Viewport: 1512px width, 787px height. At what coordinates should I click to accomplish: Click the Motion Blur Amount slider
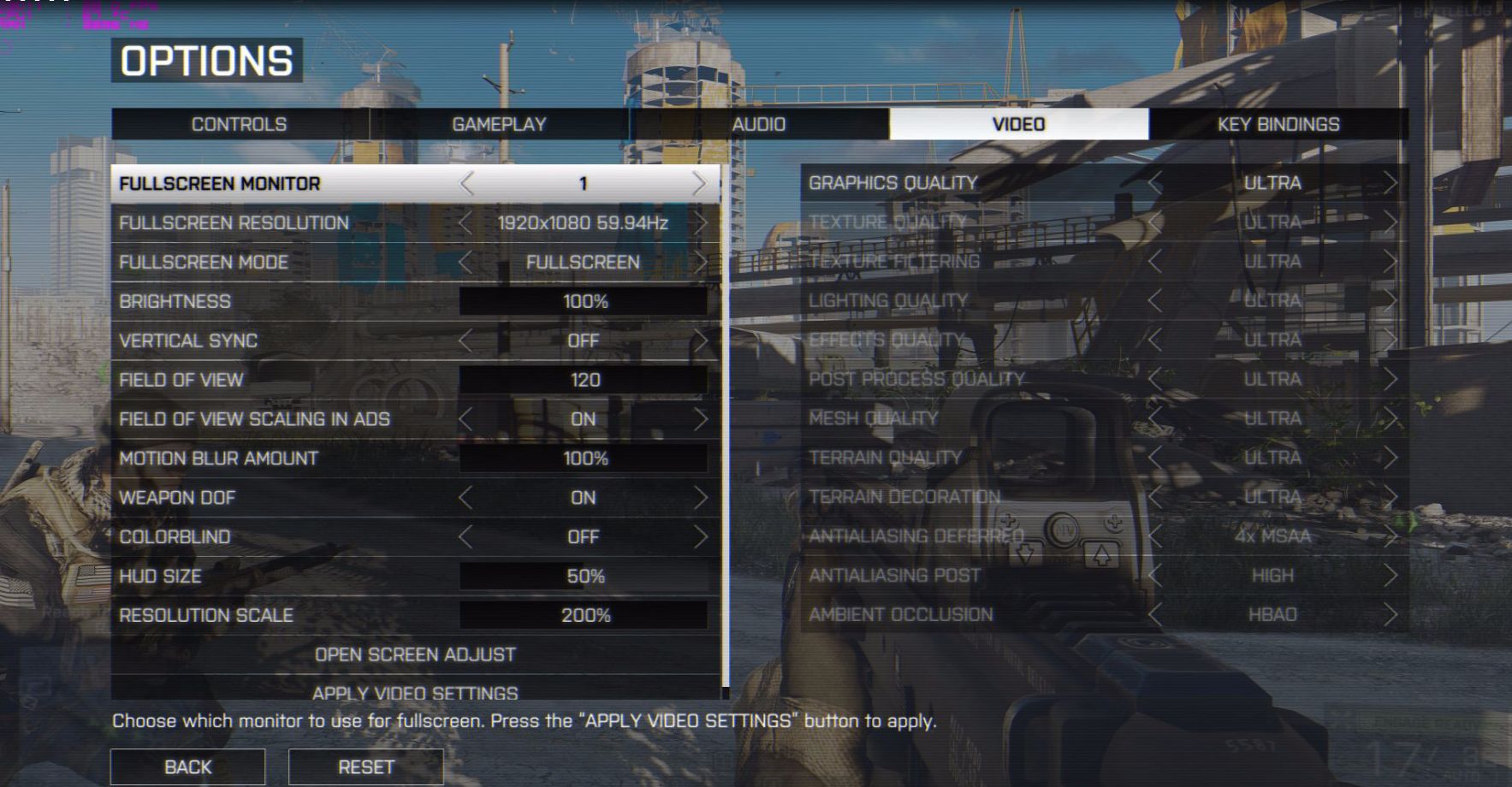tap(584, 459)
